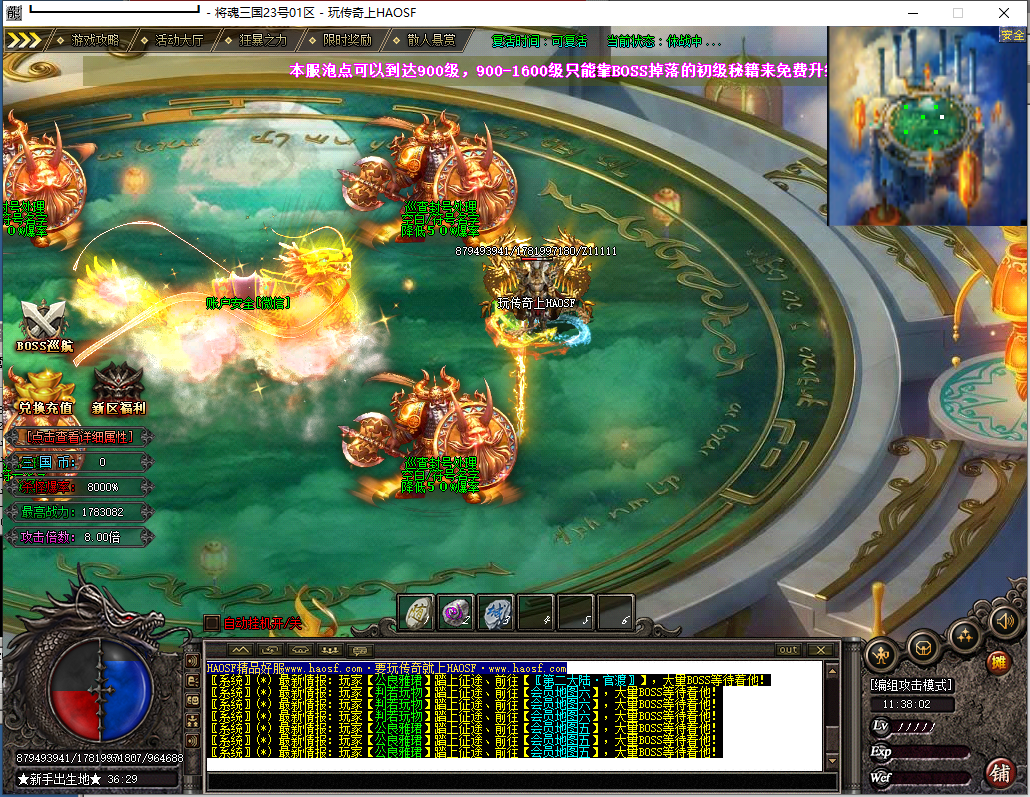Click the 编组攻击模式 attack mode label
This screenshot has height=797, width=1030.
(911, 685)
